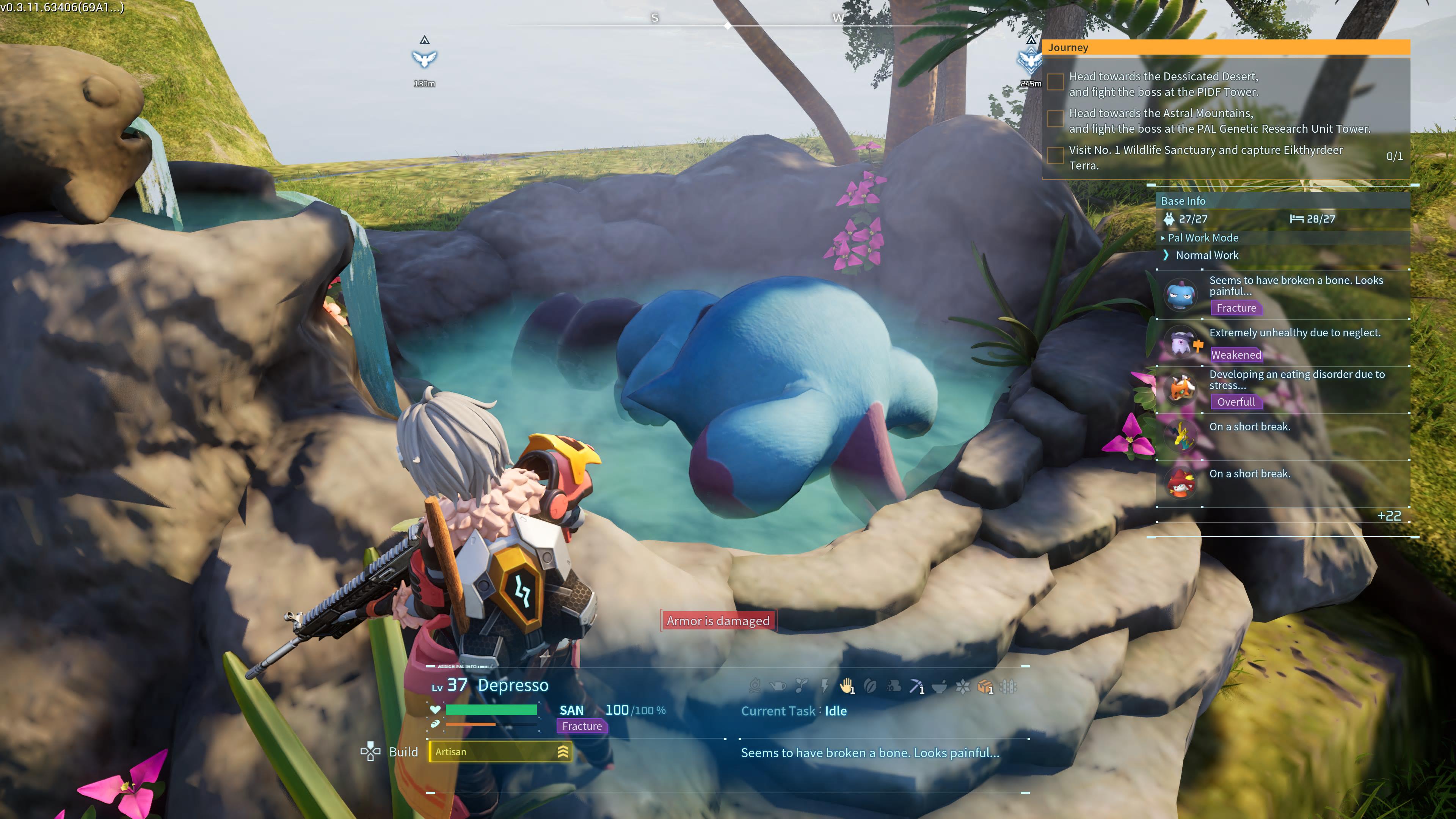Select the Artisan build slot
The width and height of the screenshot is (1456, 819).
point(500,752)
